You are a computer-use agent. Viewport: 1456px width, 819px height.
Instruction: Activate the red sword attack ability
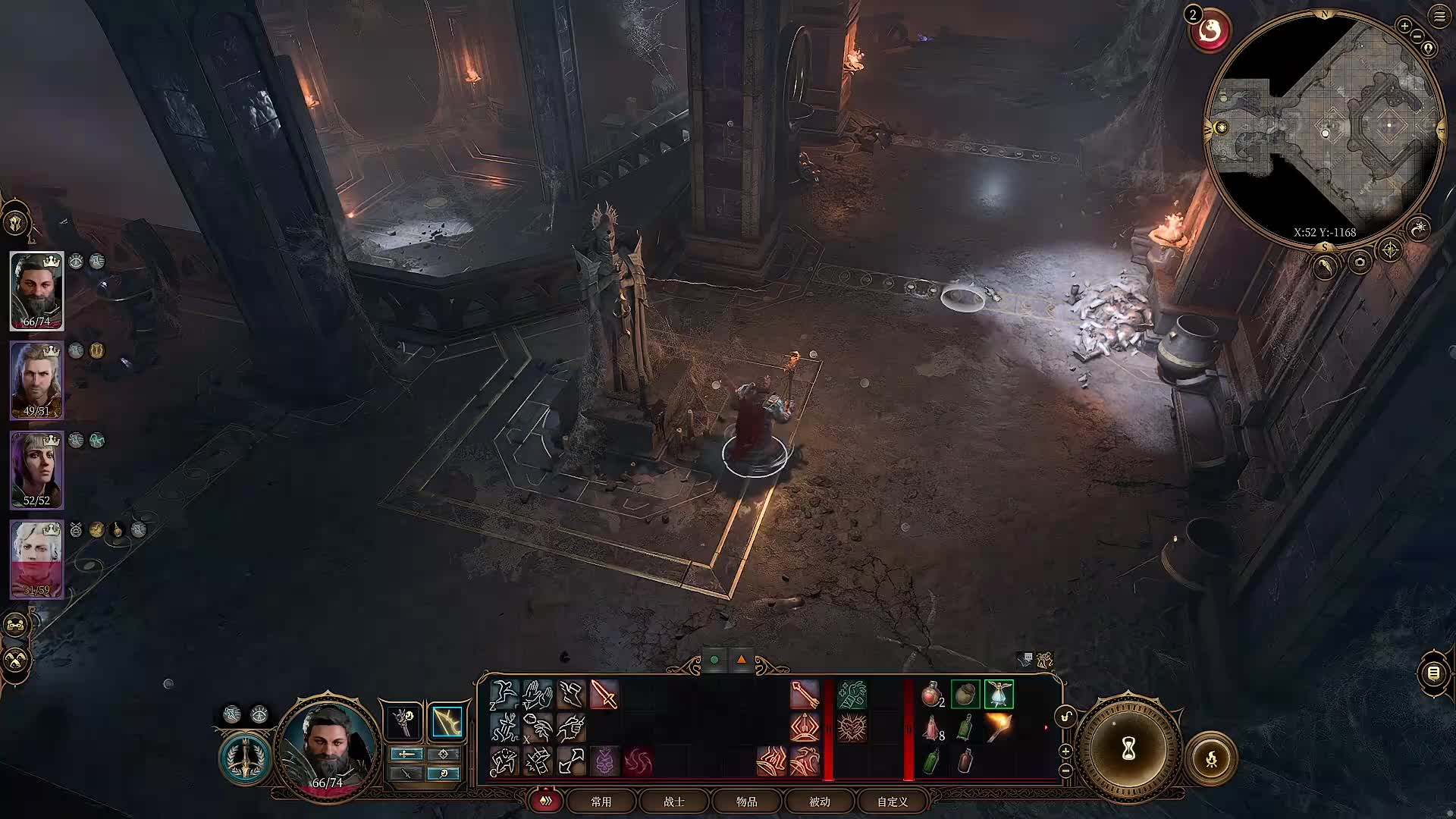point(604,695)
